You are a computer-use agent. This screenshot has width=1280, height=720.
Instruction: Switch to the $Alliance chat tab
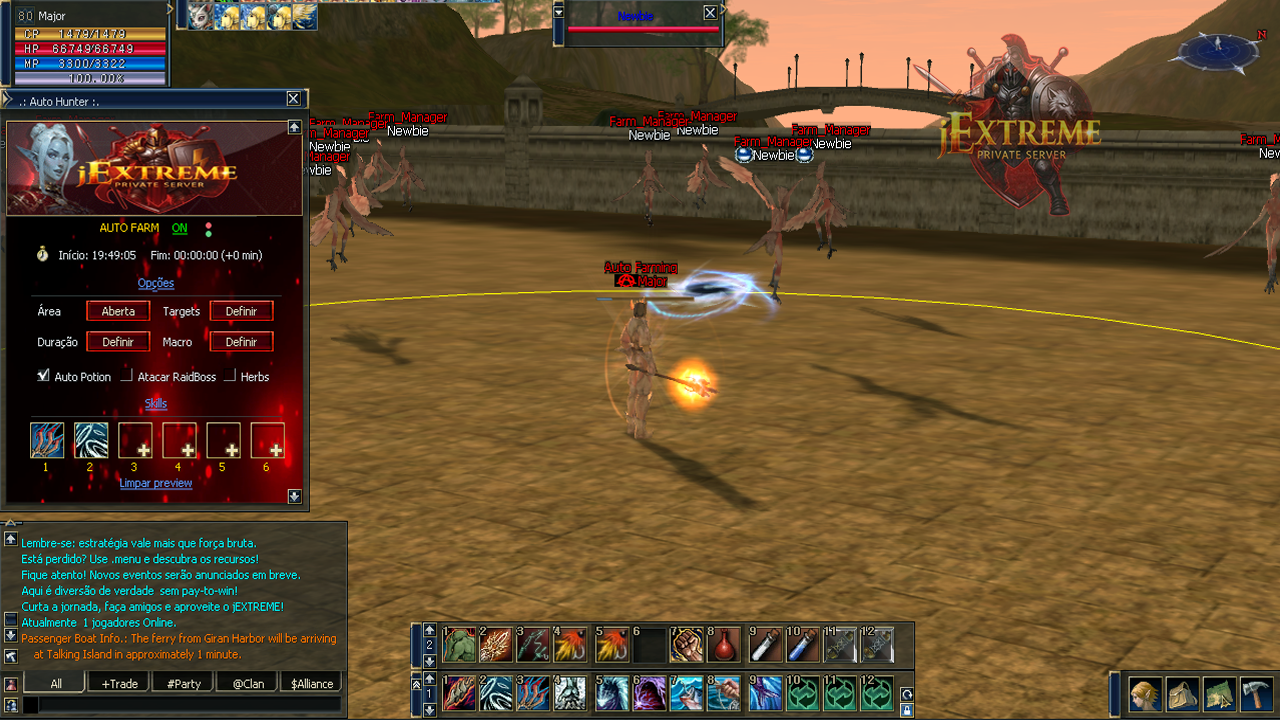tap(312, 684)
